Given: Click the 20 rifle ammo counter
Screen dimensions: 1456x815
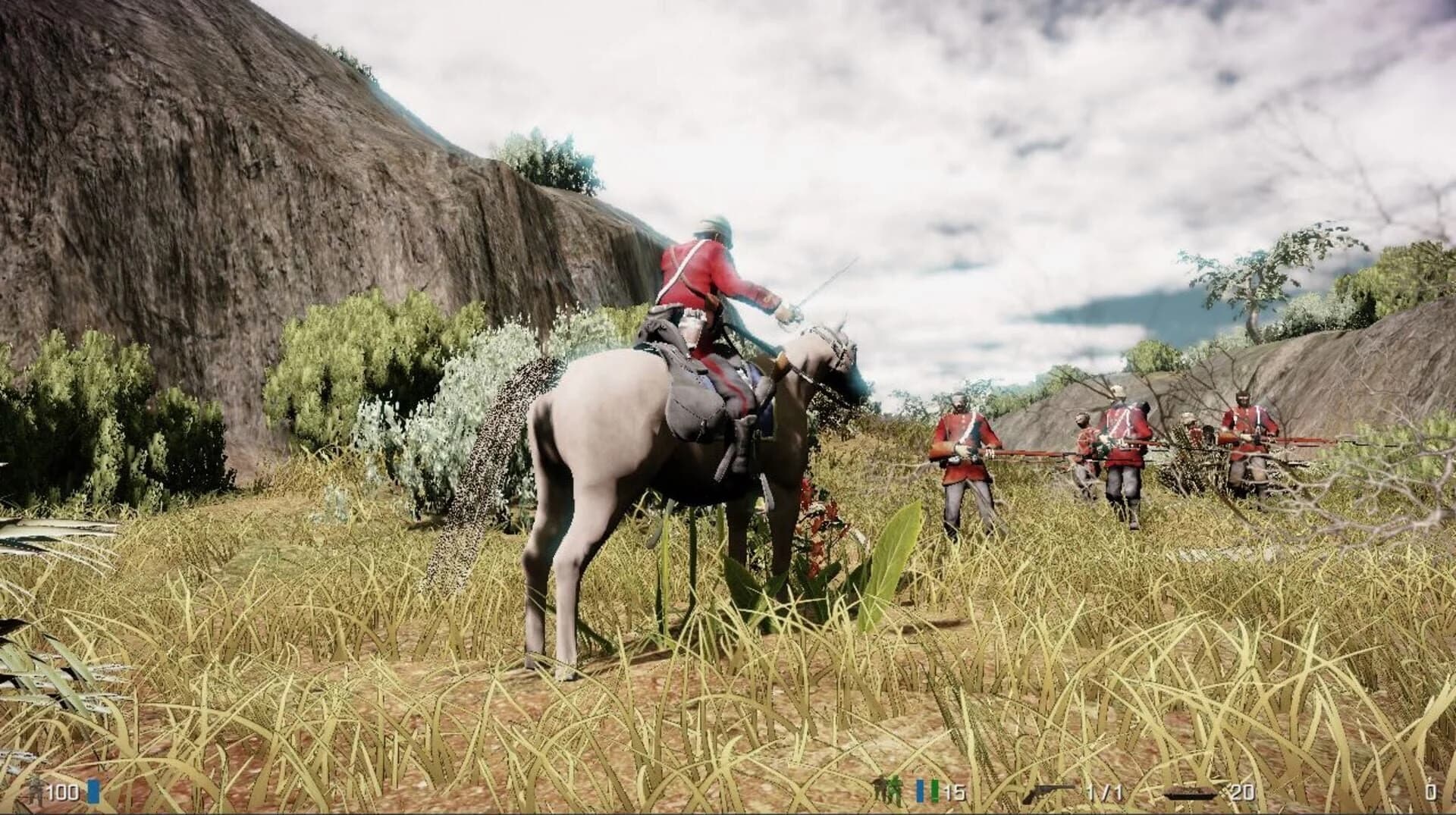Looking at the screenshot, I should coord(1241,792).
